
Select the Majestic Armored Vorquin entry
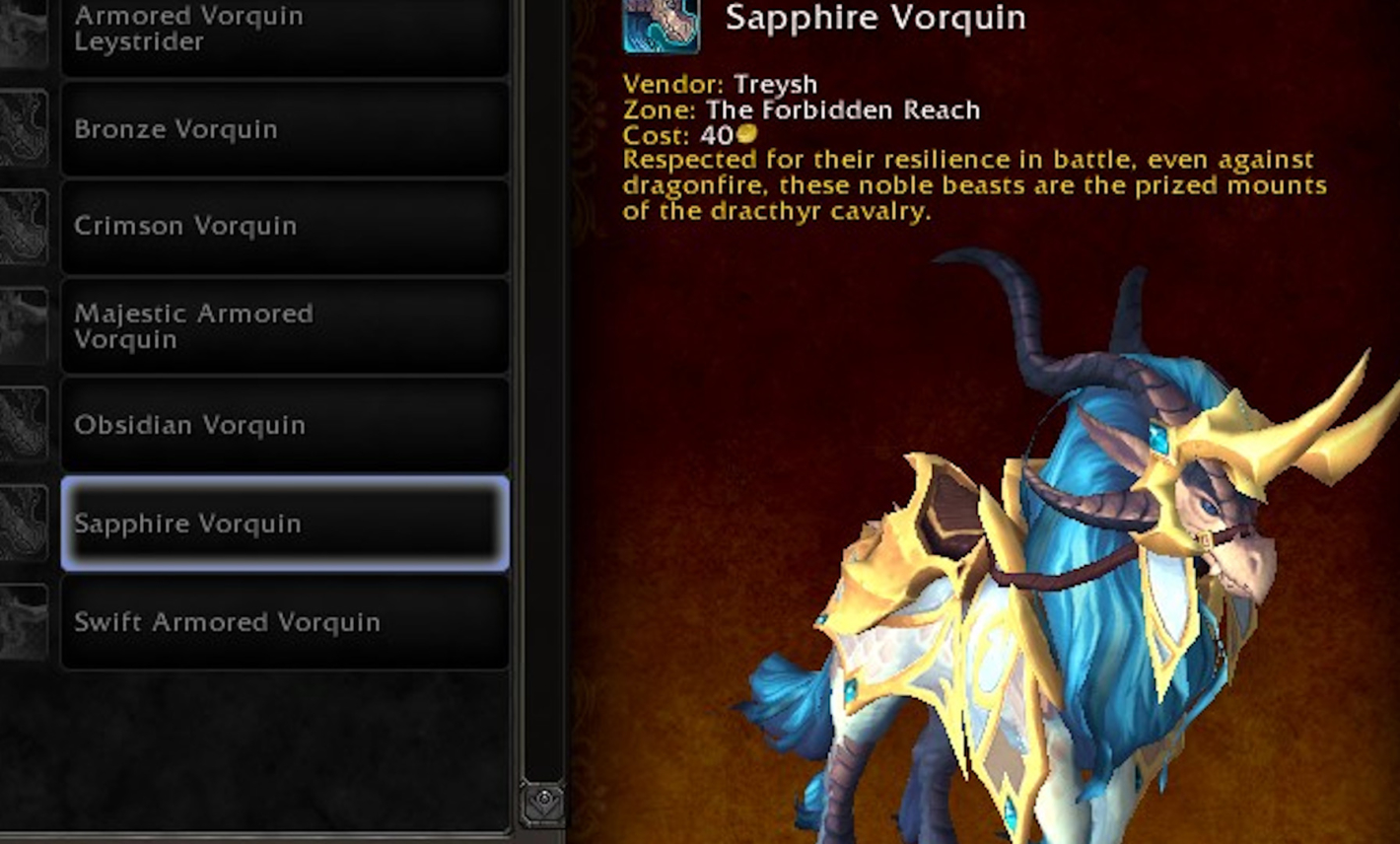coord(284,325)
